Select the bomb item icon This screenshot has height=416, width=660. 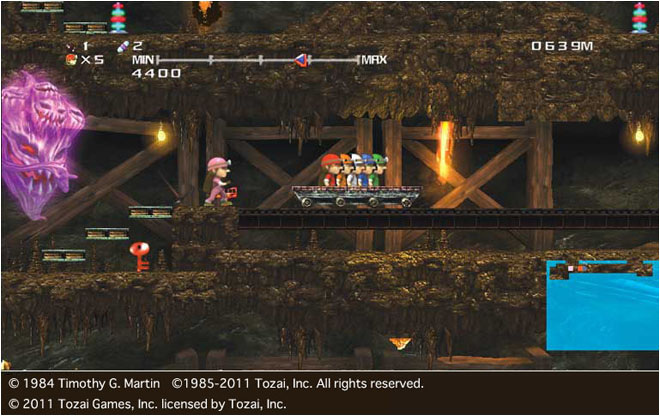[70, 46]
